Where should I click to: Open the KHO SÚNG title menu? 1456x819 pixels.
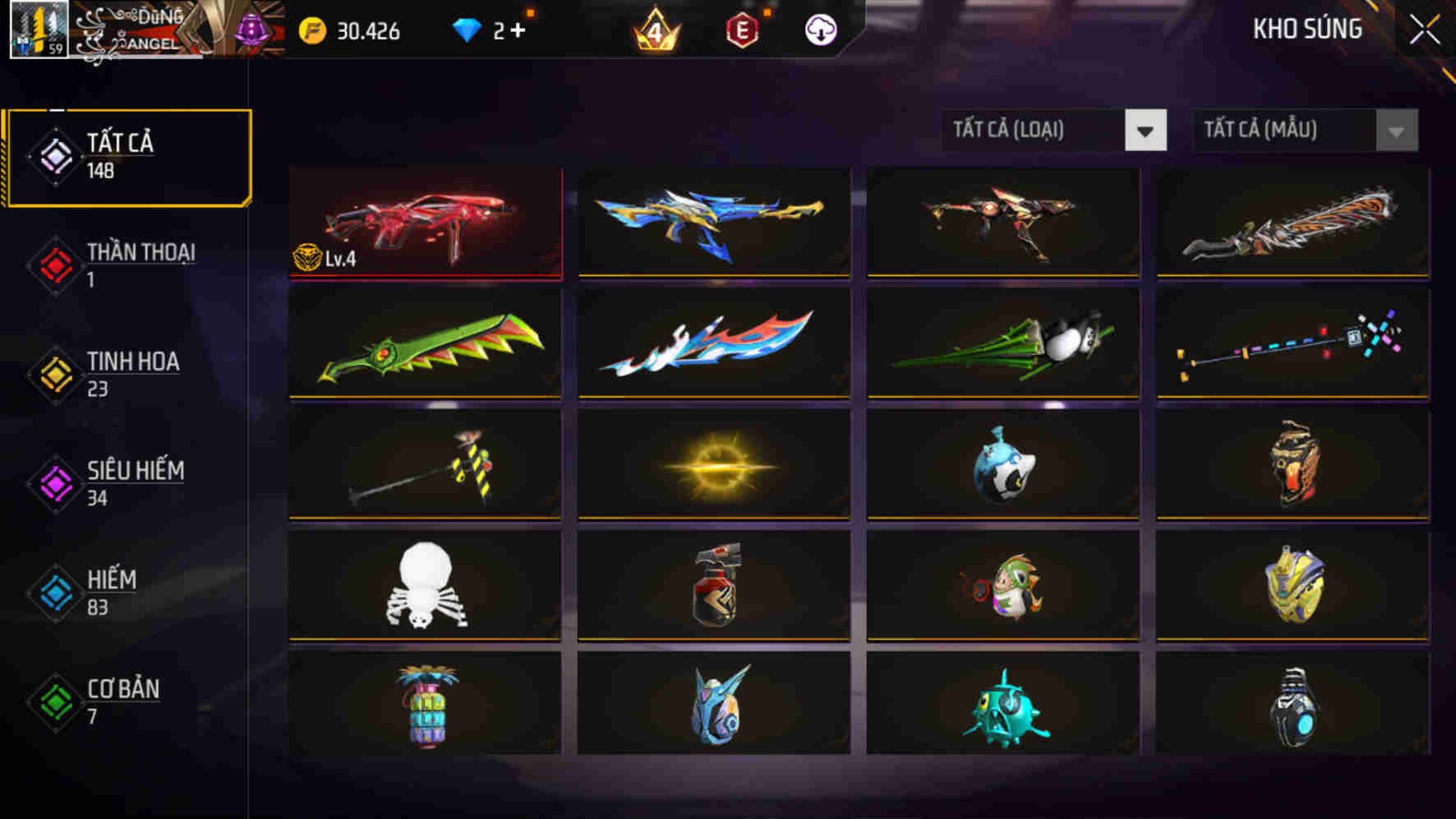click(1306, 30)
